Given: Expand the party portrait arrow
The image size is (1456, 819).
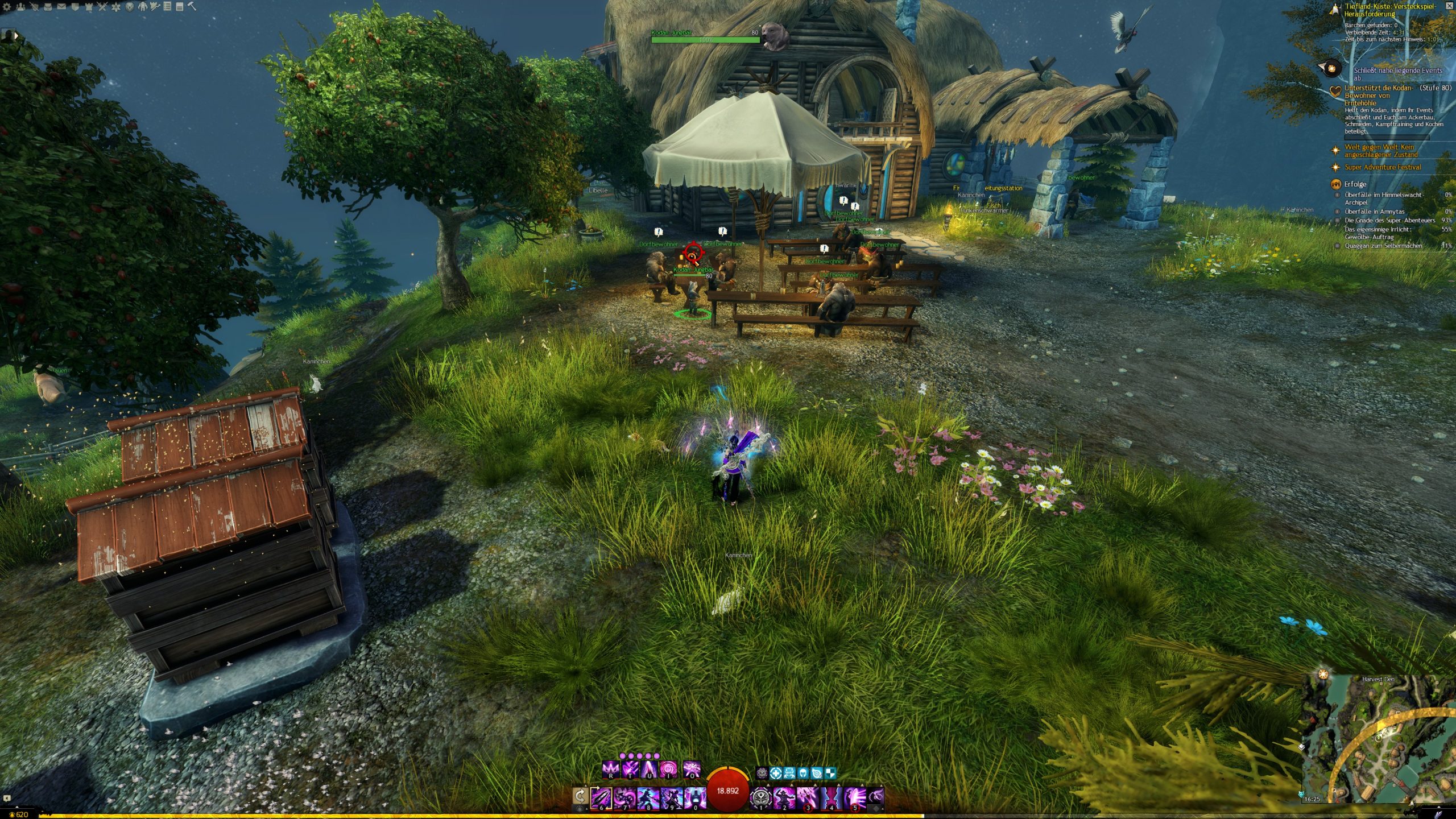Looking at the screenshot, I should 16,35.
